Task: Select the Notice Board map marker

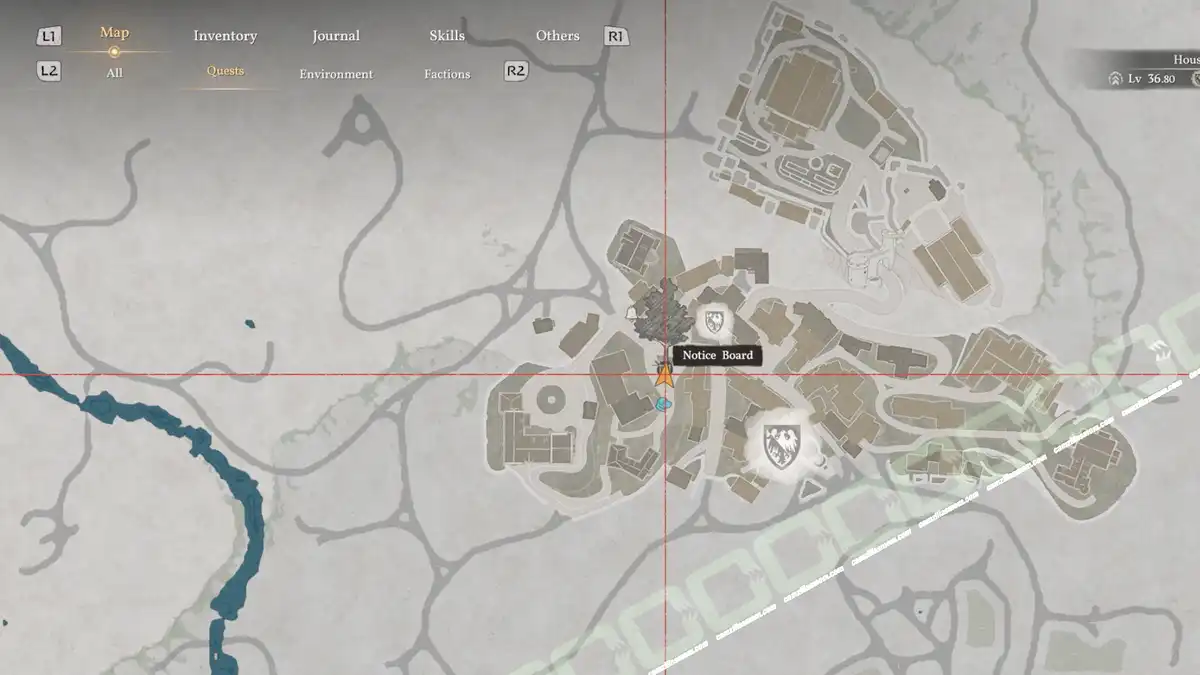Action: pos(717,355)
